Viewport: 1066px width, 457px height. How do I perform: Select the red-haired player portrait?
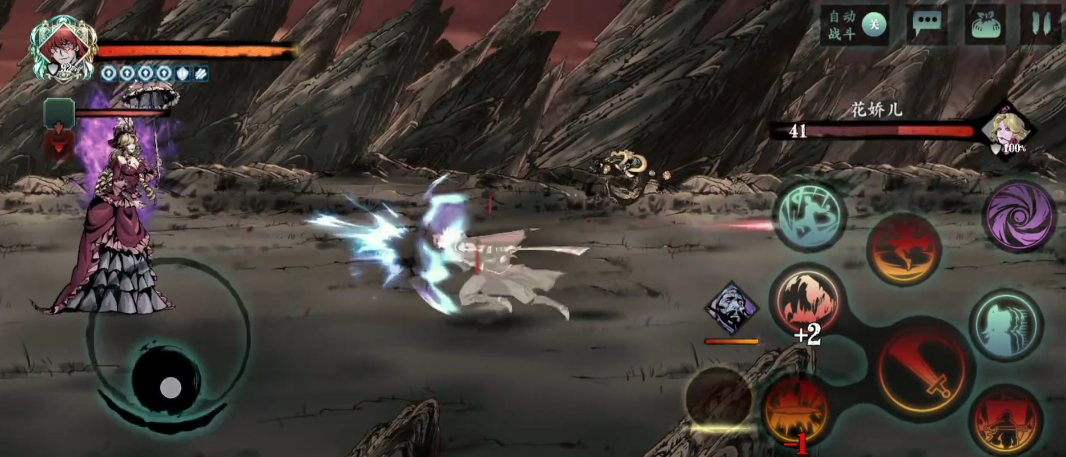[62, 48]
